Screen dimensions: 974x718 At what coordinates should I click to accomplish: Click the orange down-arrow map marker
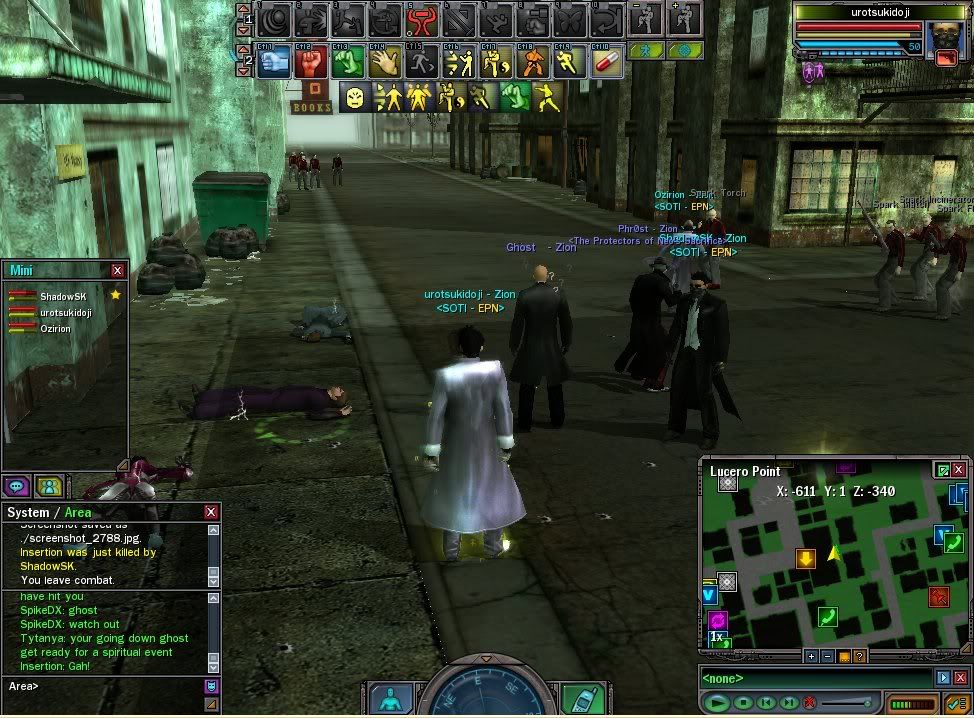click(x=805, y=558)
